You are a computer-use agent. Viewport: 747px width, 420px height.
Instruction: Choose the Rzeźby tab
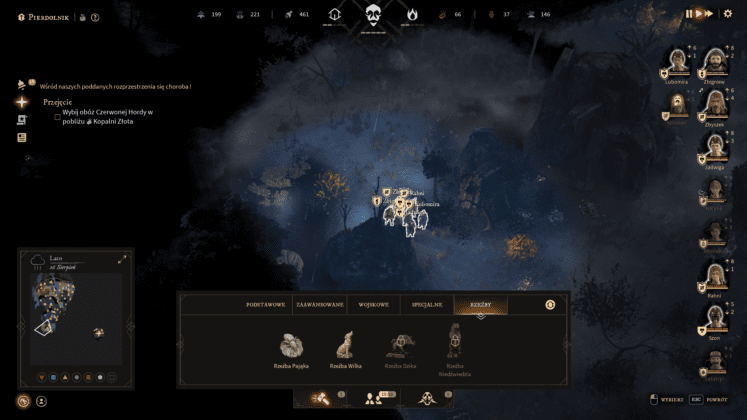[480, 304]
